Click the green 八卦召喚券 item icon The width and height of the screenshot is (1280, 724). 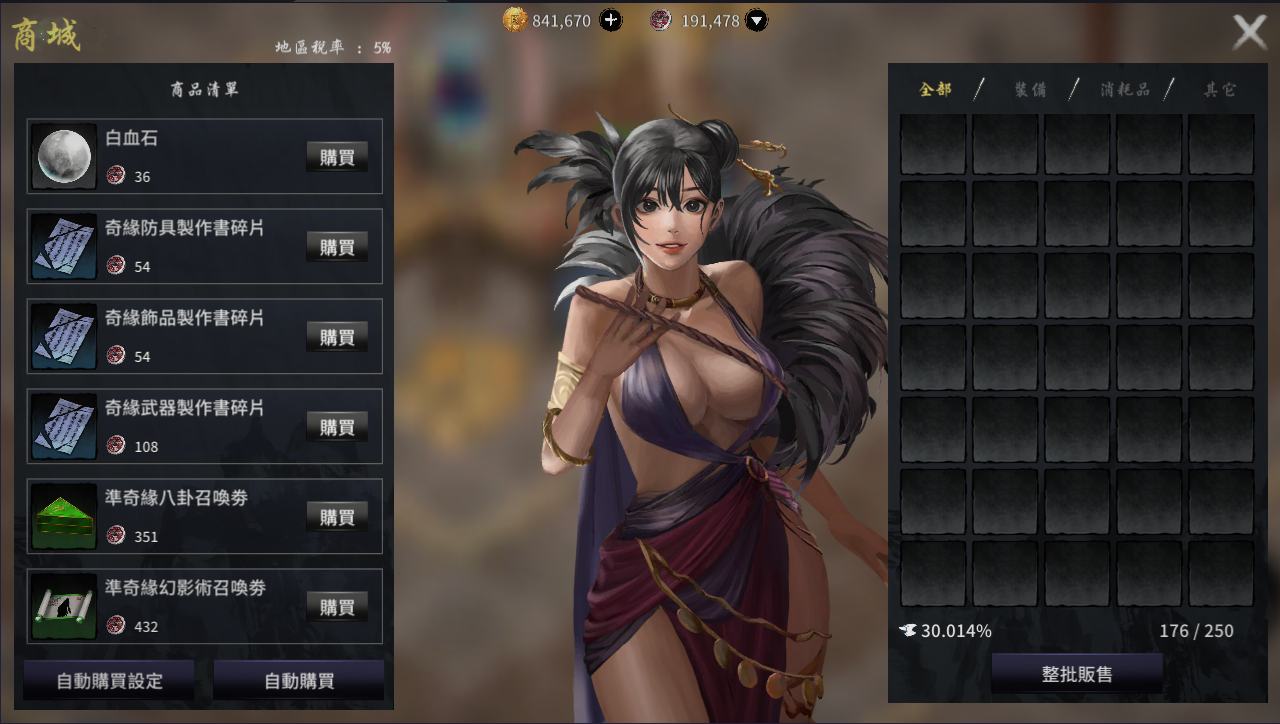64,517
